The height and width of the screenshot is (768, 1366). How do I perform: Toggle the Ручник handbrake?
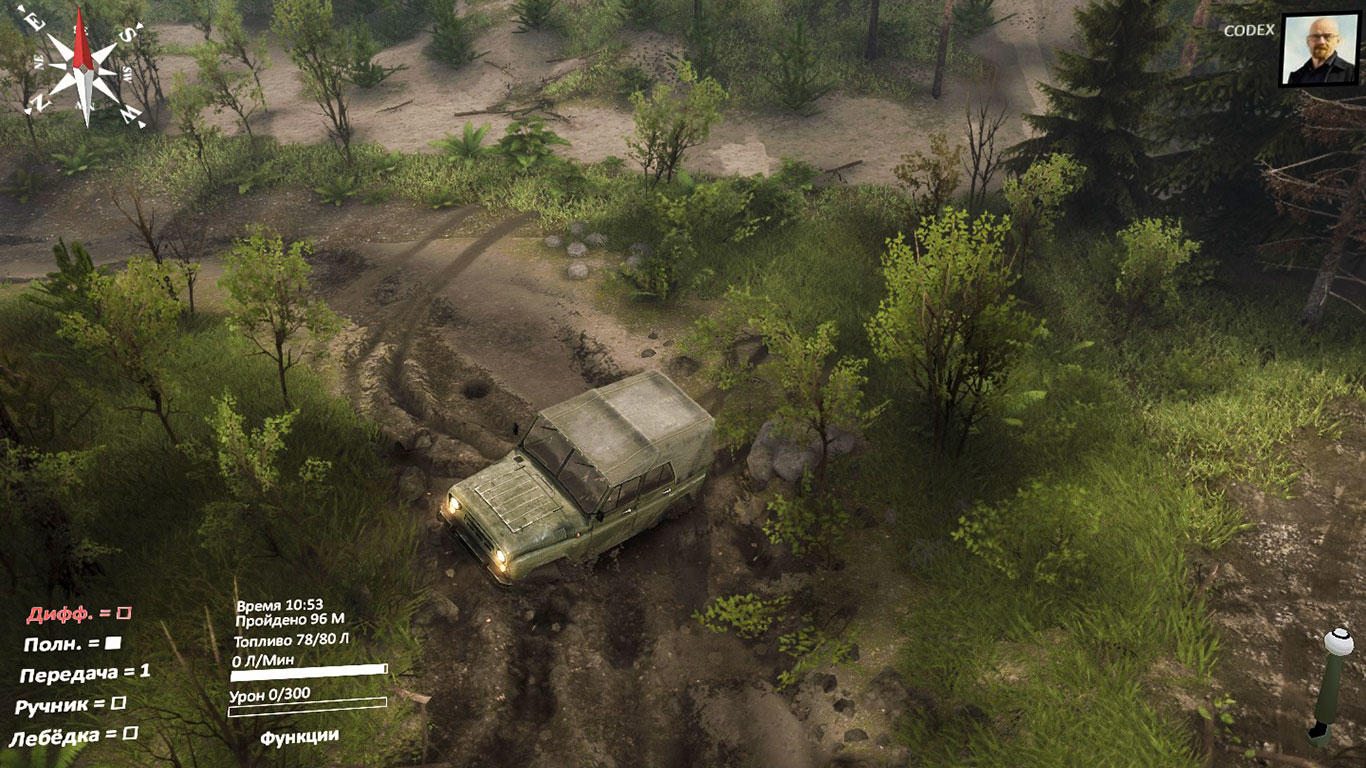tap(118, 704)
